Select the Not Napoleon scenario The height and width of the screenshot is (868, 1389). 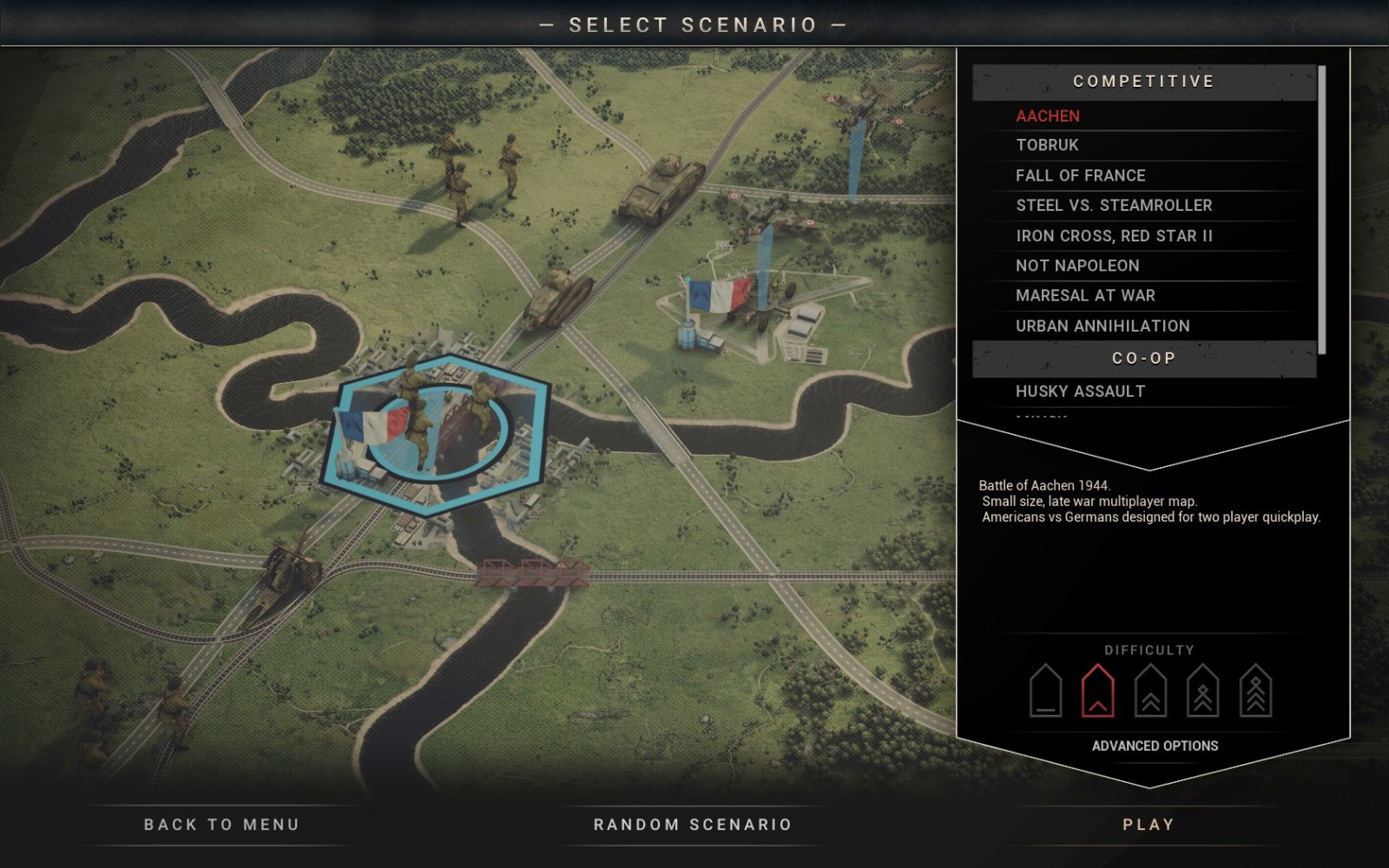click(1077, 266)
